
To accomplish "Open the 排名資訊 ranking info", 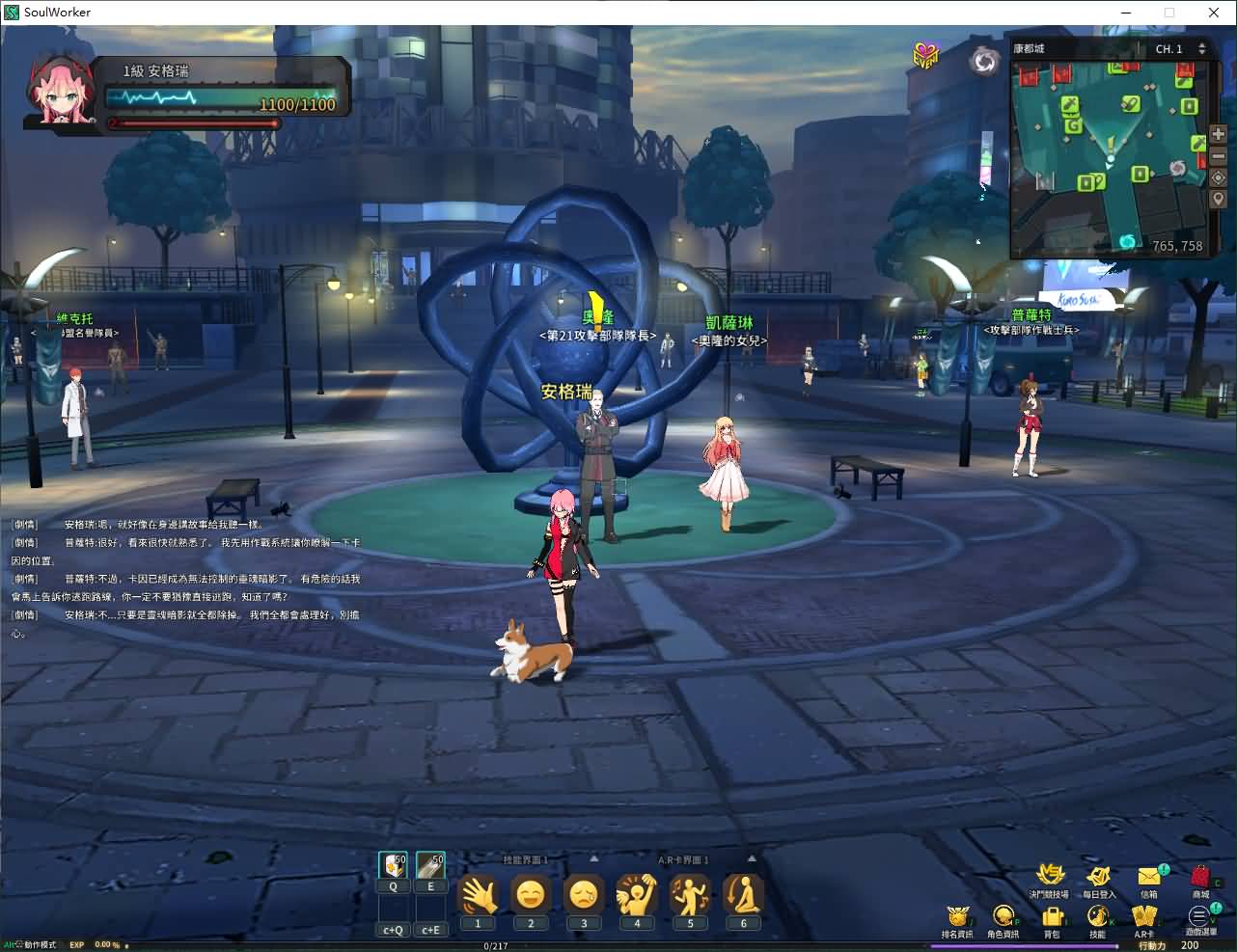I will 957,916.
